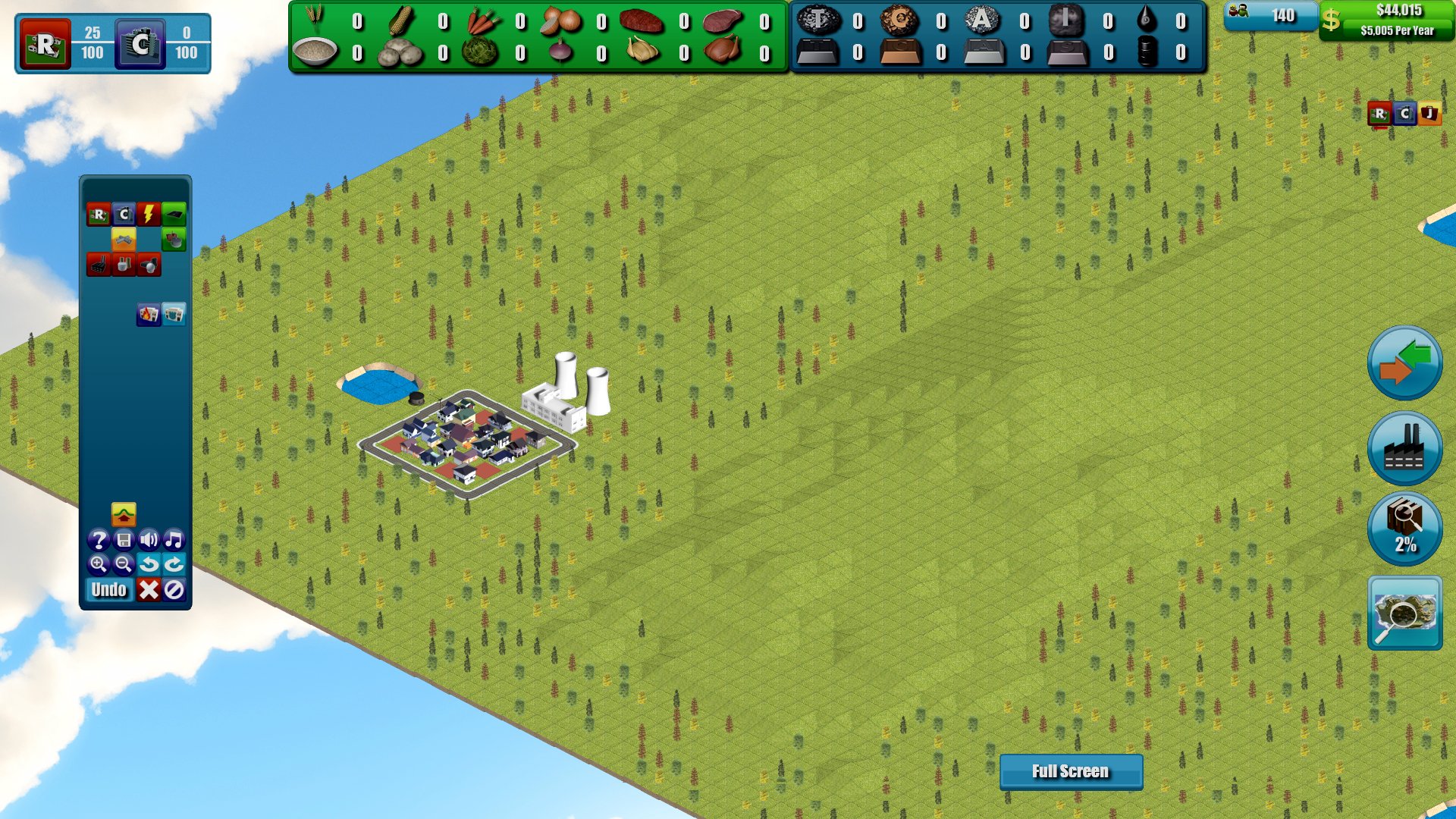Open the coal power plant build tool
Image resolution: width=1456 pixels, height=819 pixels.
pos(99,265)
